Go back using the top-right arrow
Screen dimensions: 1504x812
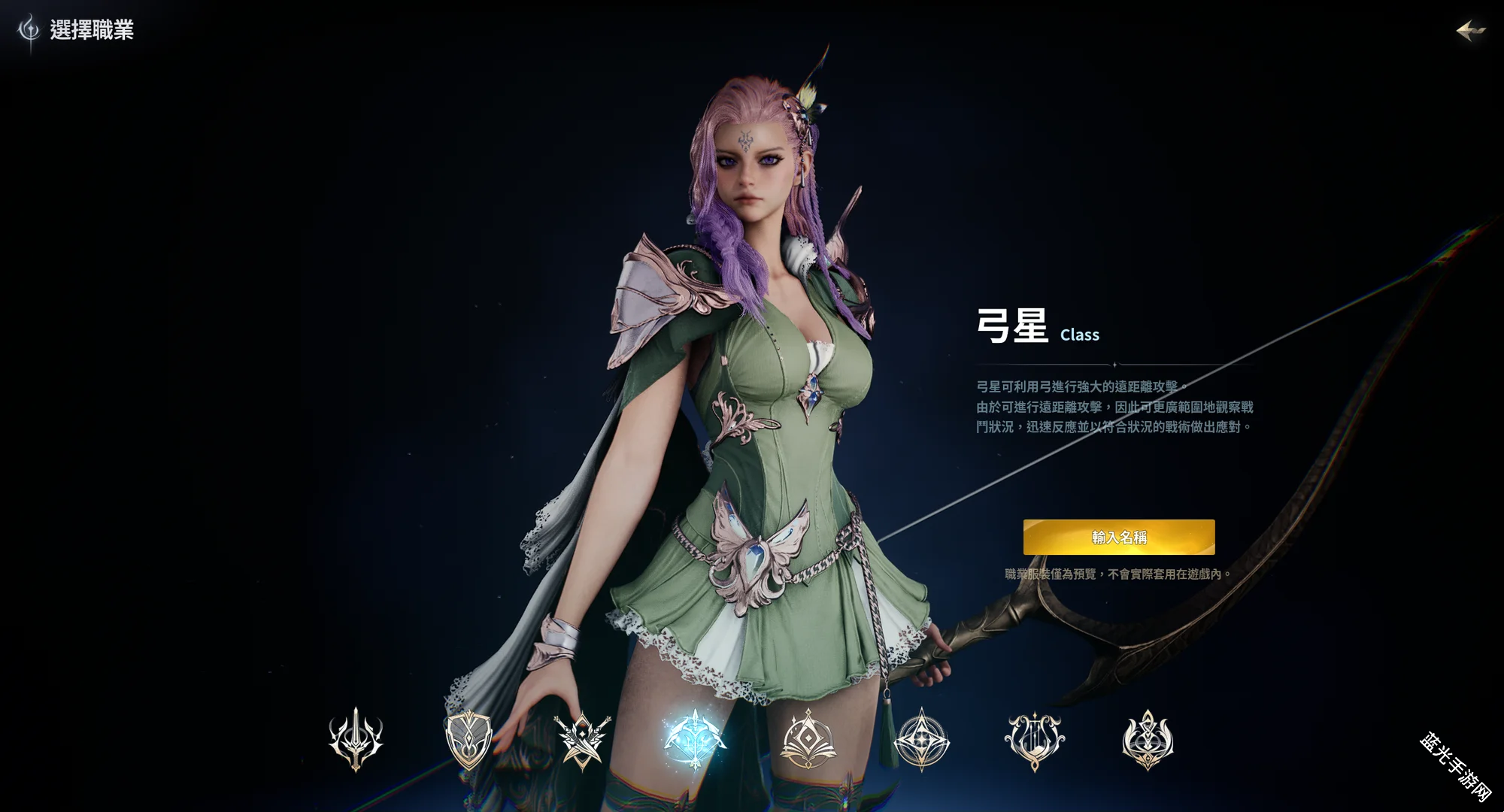point(1470,31)
